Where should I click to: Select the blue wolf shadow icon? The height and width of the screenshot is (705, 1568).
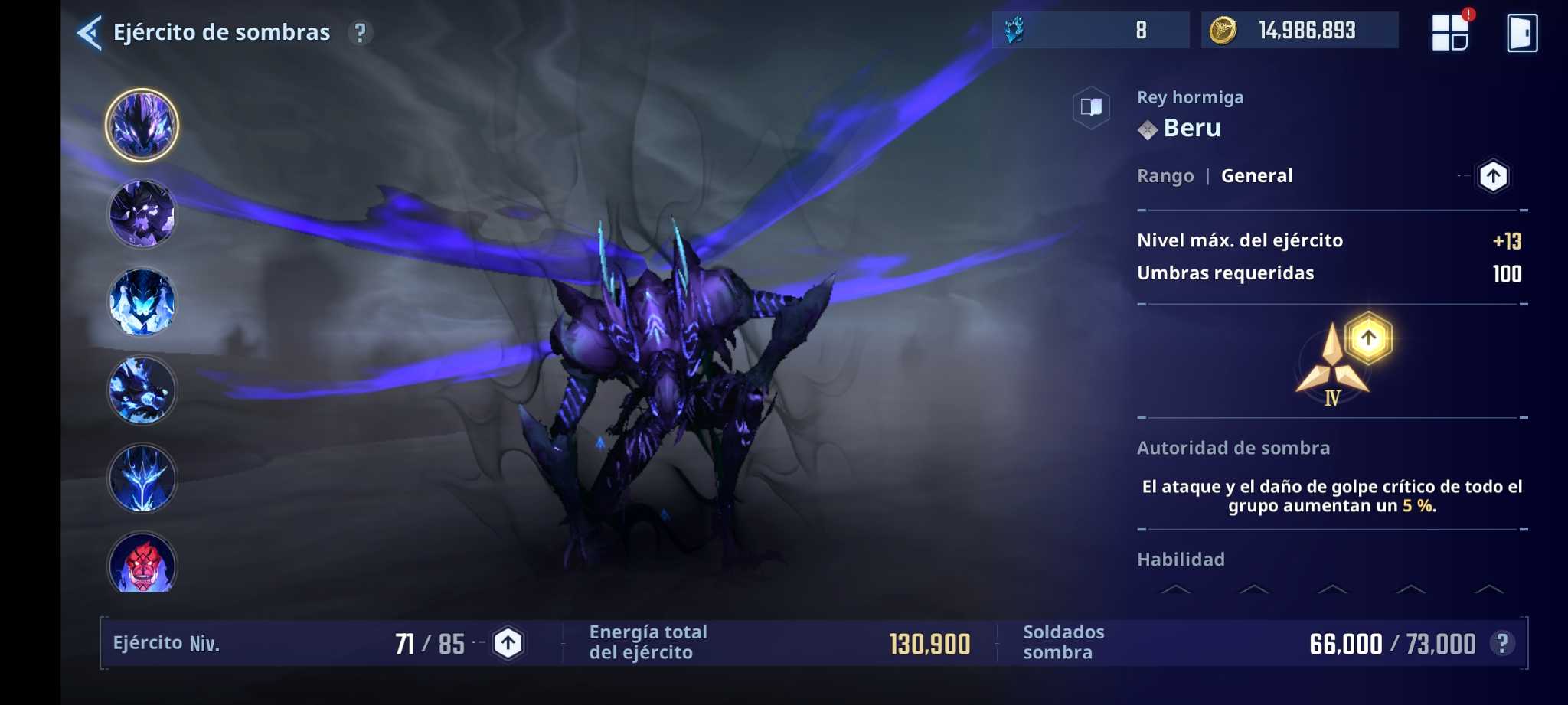(143, 302)
